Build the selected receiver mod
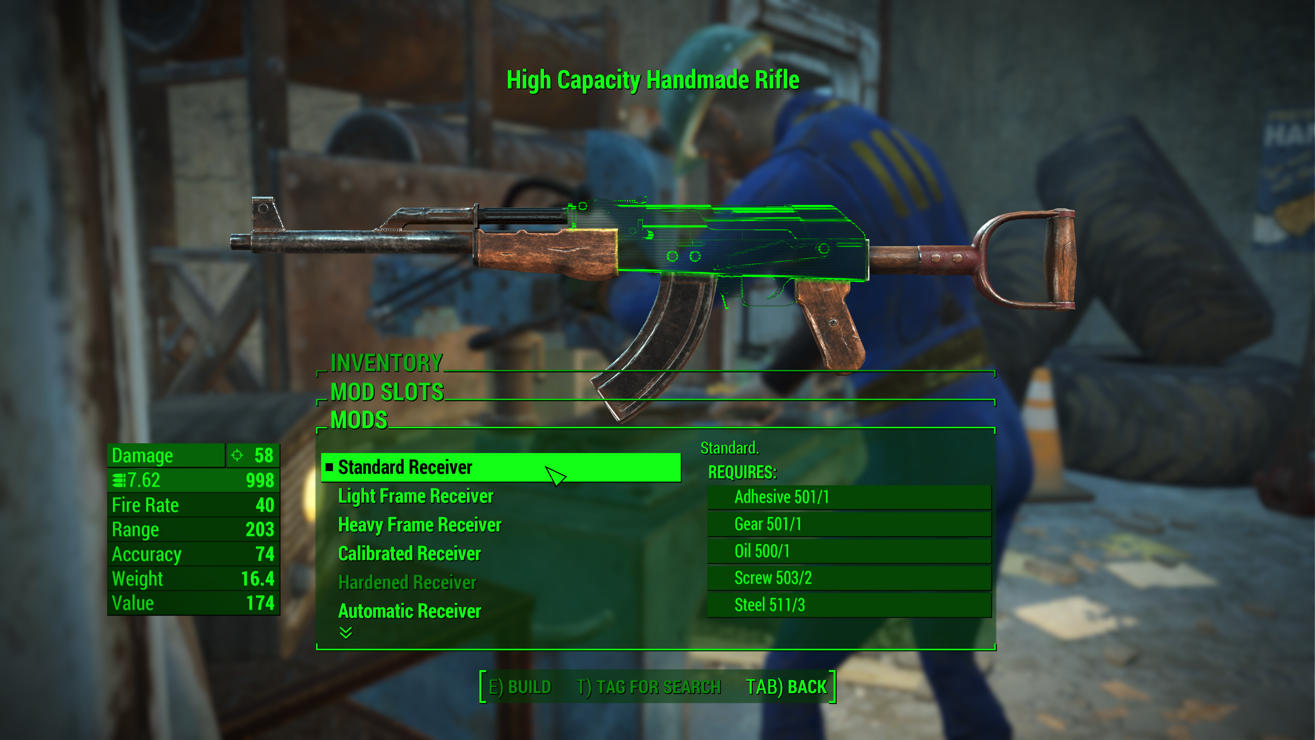 click(519, 687)
